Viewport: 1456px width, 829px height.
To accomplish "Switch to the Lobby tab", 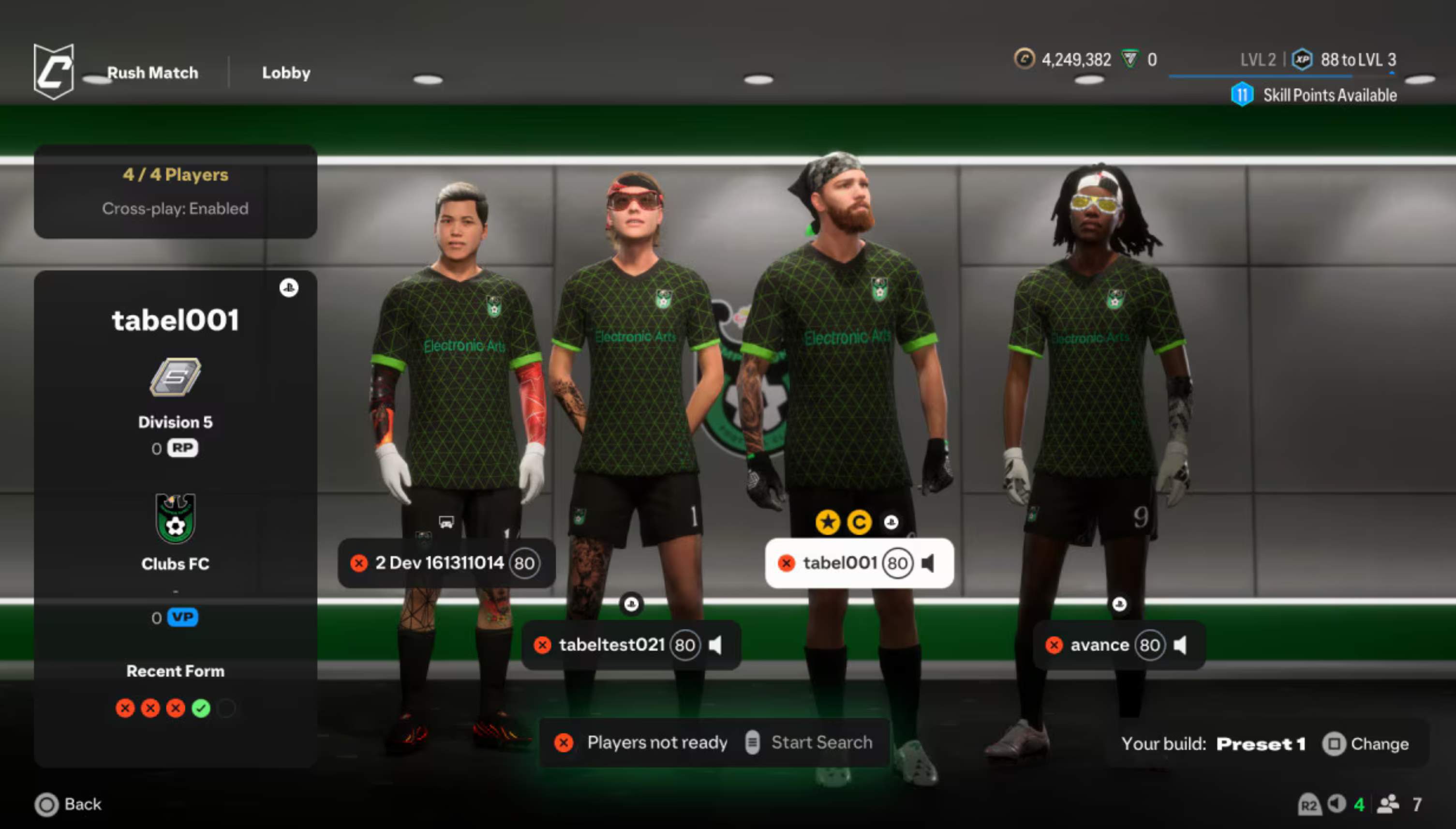I will 286,72.
